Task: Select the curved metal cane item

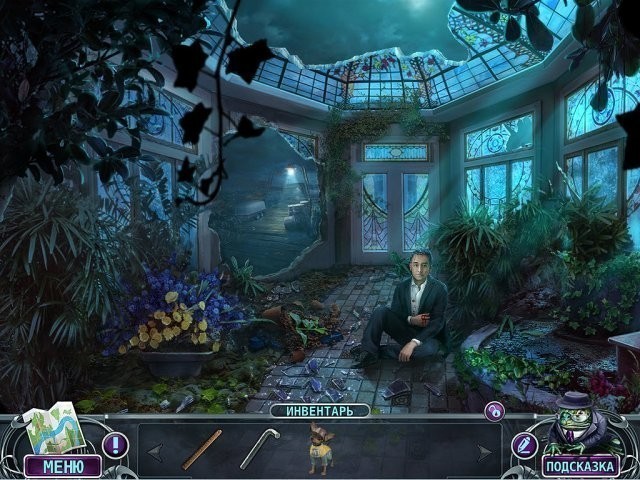Action: click(x=258, y=448)
